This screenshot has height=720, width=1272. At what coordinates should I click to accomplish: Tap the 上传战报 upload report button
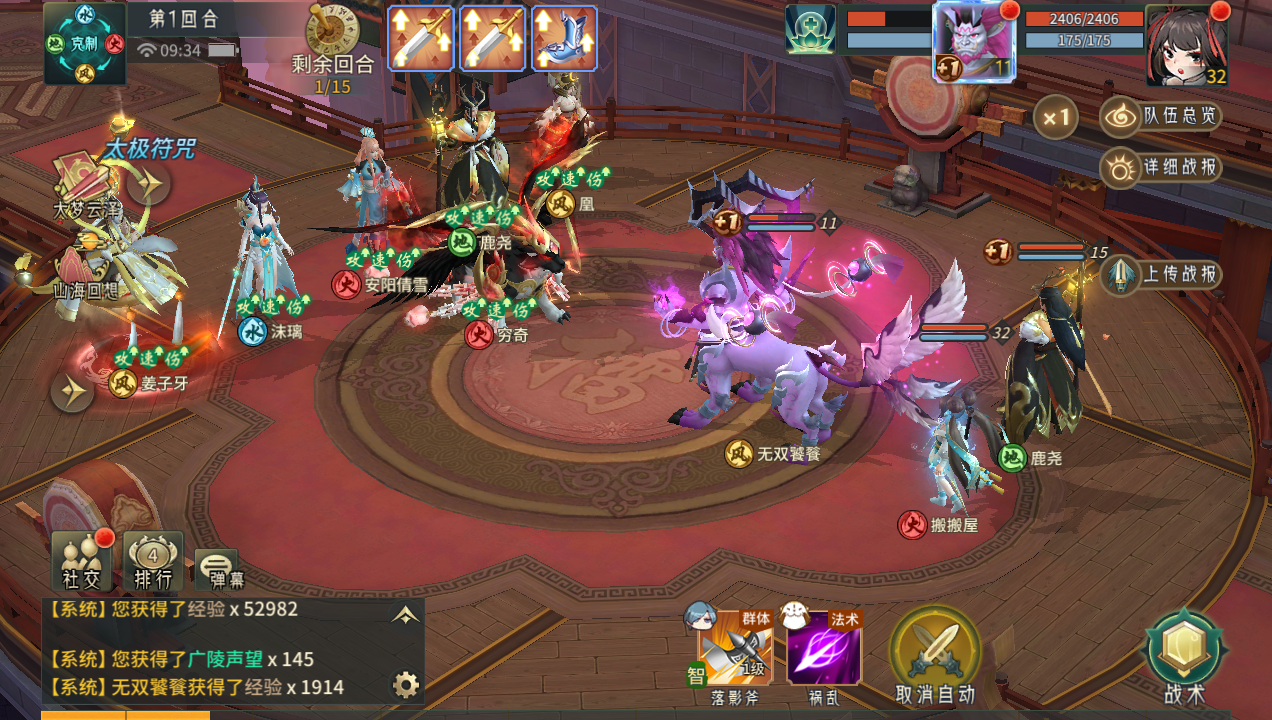pyautogui.click(x=1163, y=274)
